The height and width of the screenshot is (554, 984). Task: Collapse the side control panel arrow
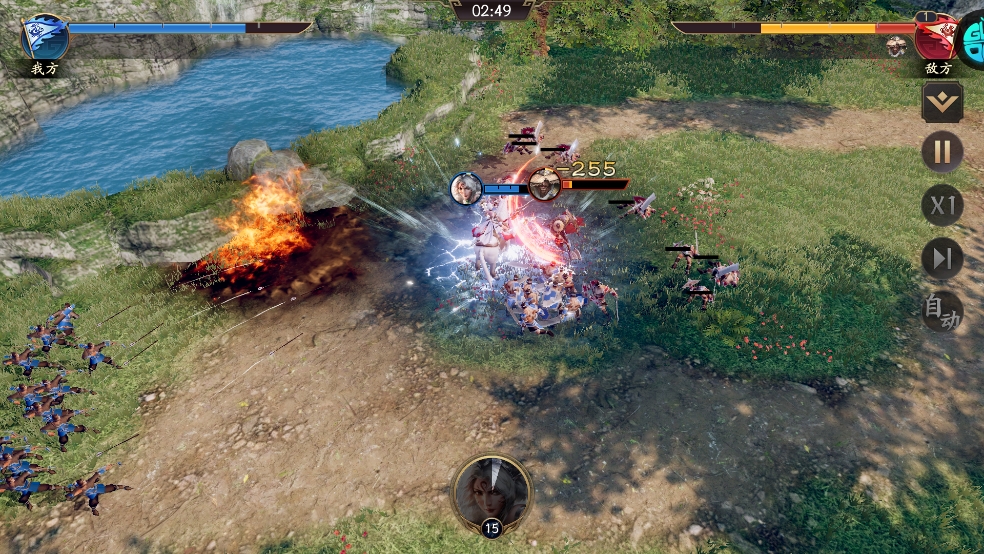tap(942, 101)
